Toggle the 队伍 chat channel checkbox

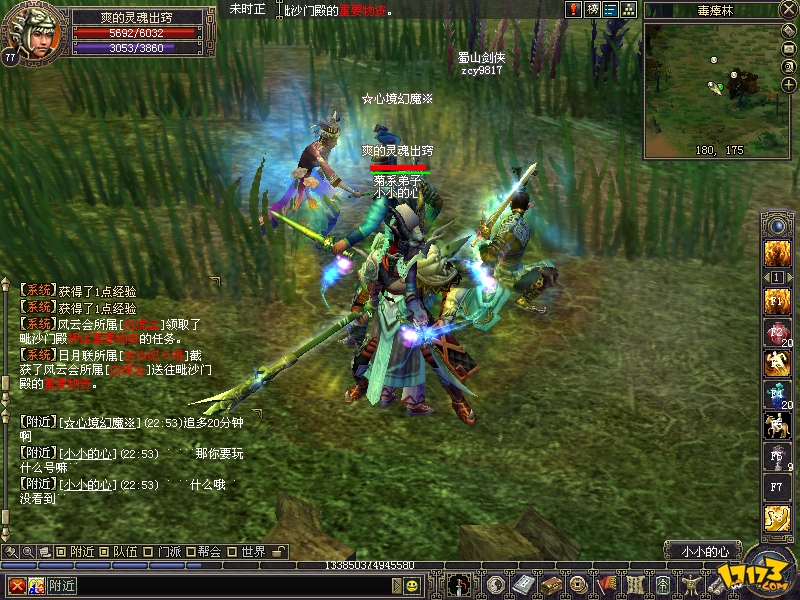[103, 551]
